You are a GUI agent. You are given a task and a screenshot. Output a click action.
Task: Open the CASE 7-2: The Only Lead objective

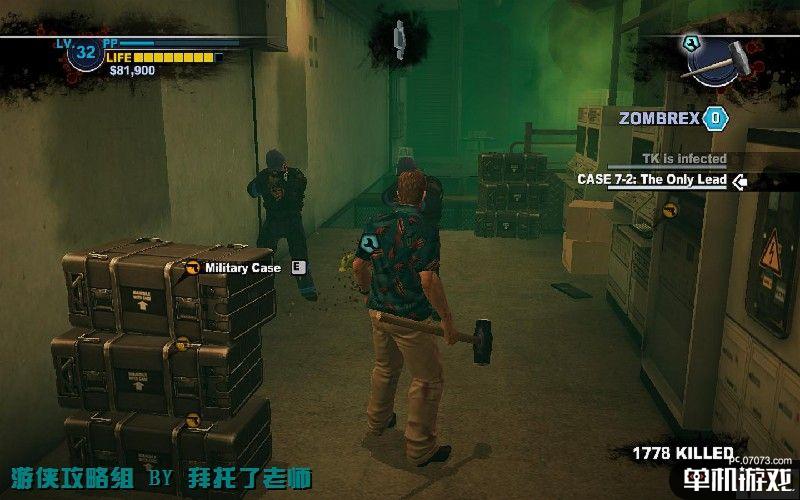pos(651,180)
